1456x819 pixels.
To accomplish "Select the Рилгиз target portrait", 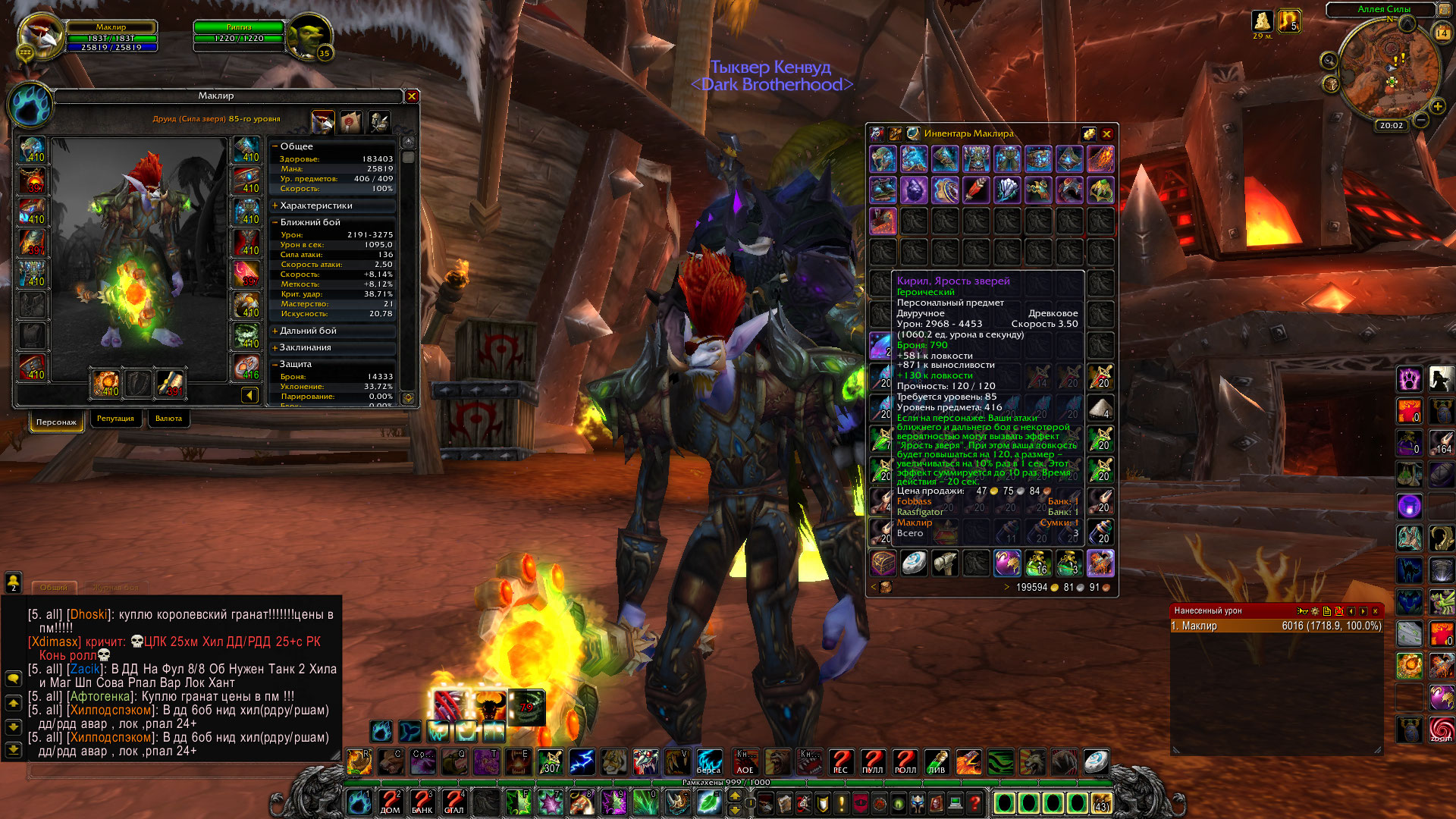I will click(x=309, y=35).
